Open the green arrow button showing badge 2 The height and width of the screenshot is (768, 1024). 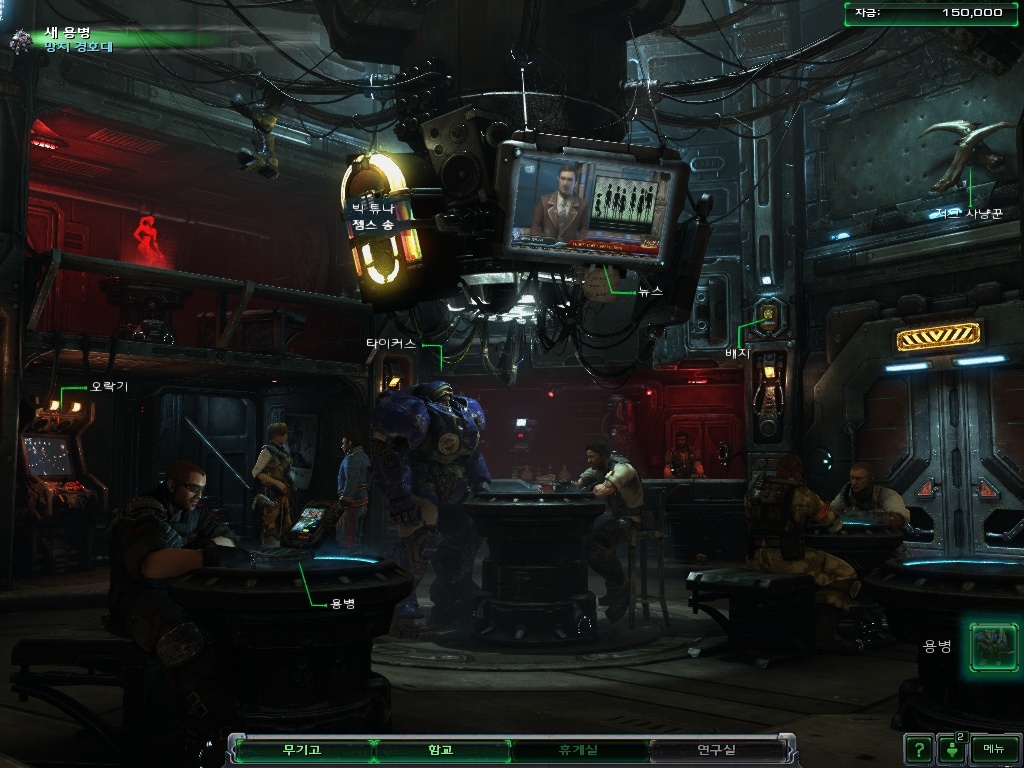tap(950, 748)
